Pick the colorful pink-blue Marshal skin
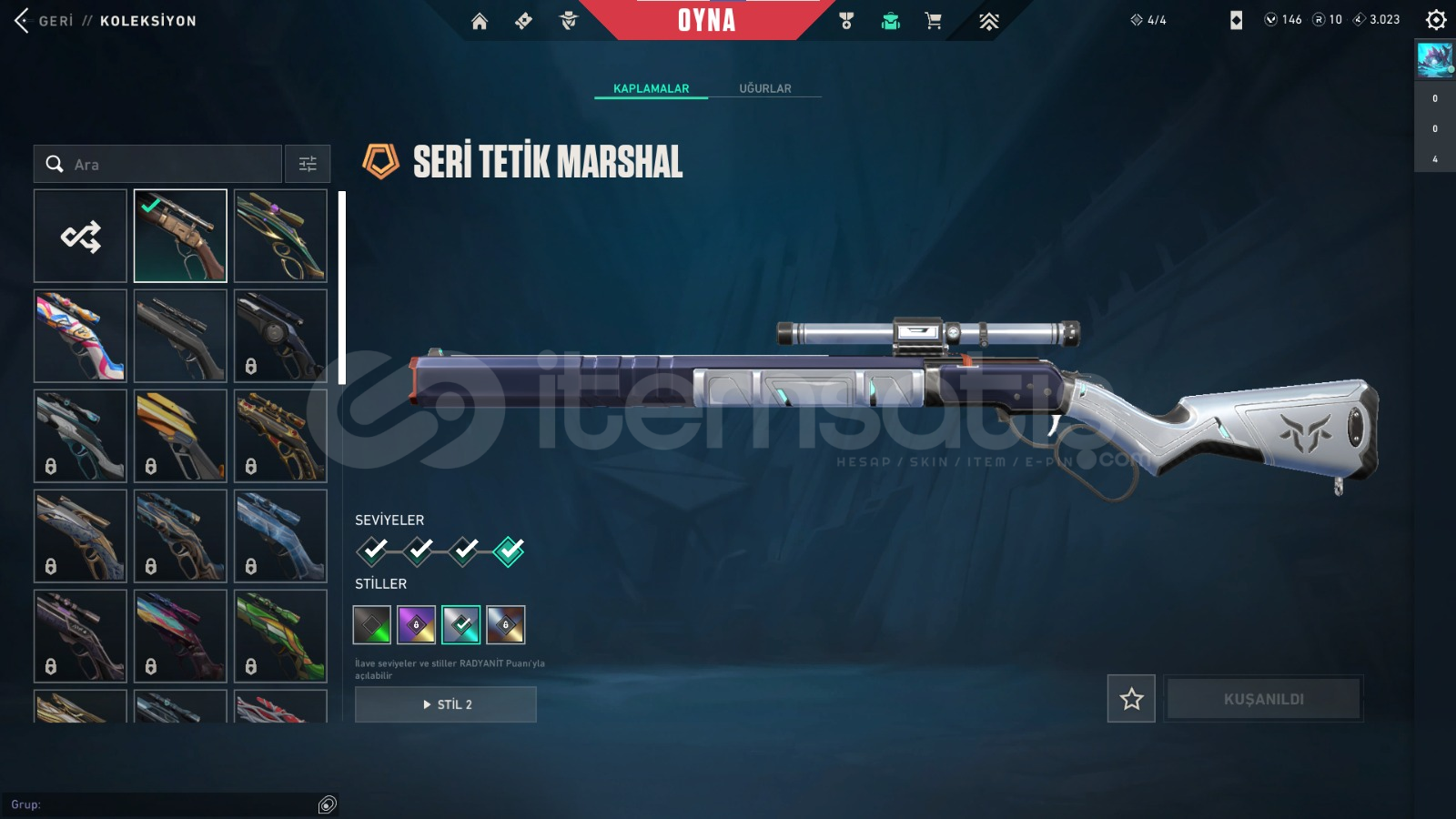This screenshot has width=1456, height=819. (80, 336)
